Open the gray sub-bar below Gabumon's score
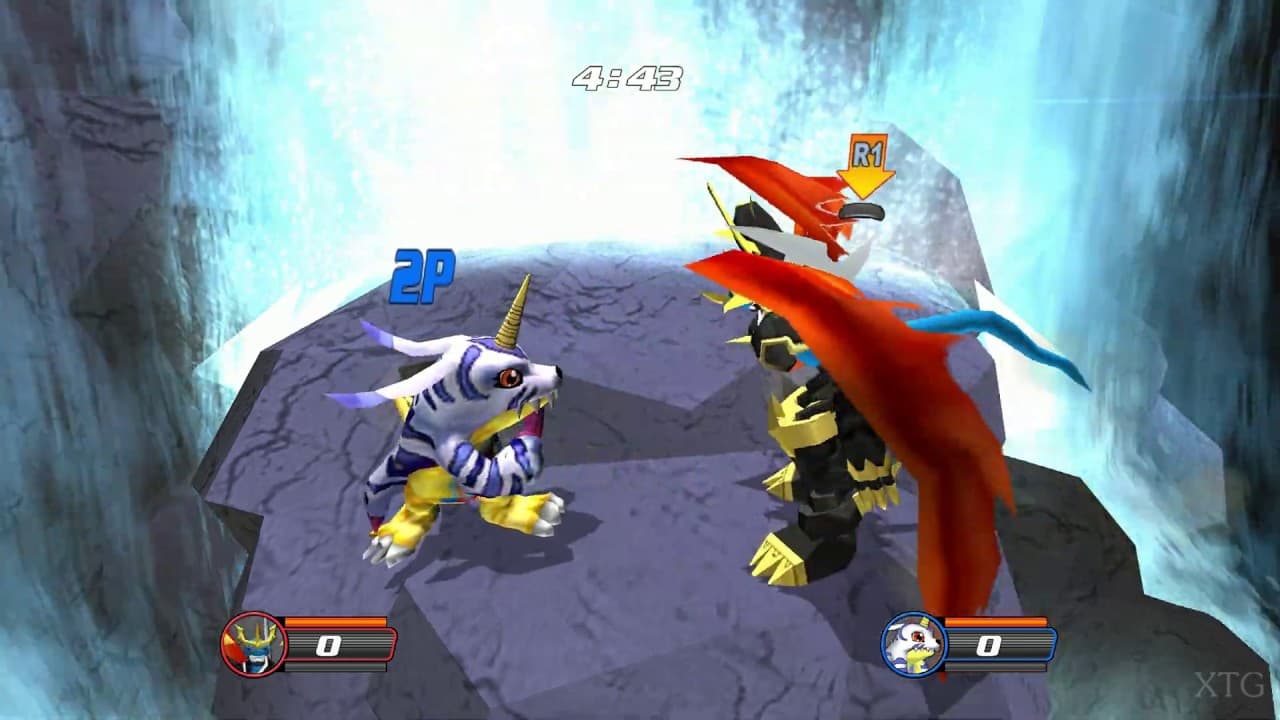 coord(995,667)
